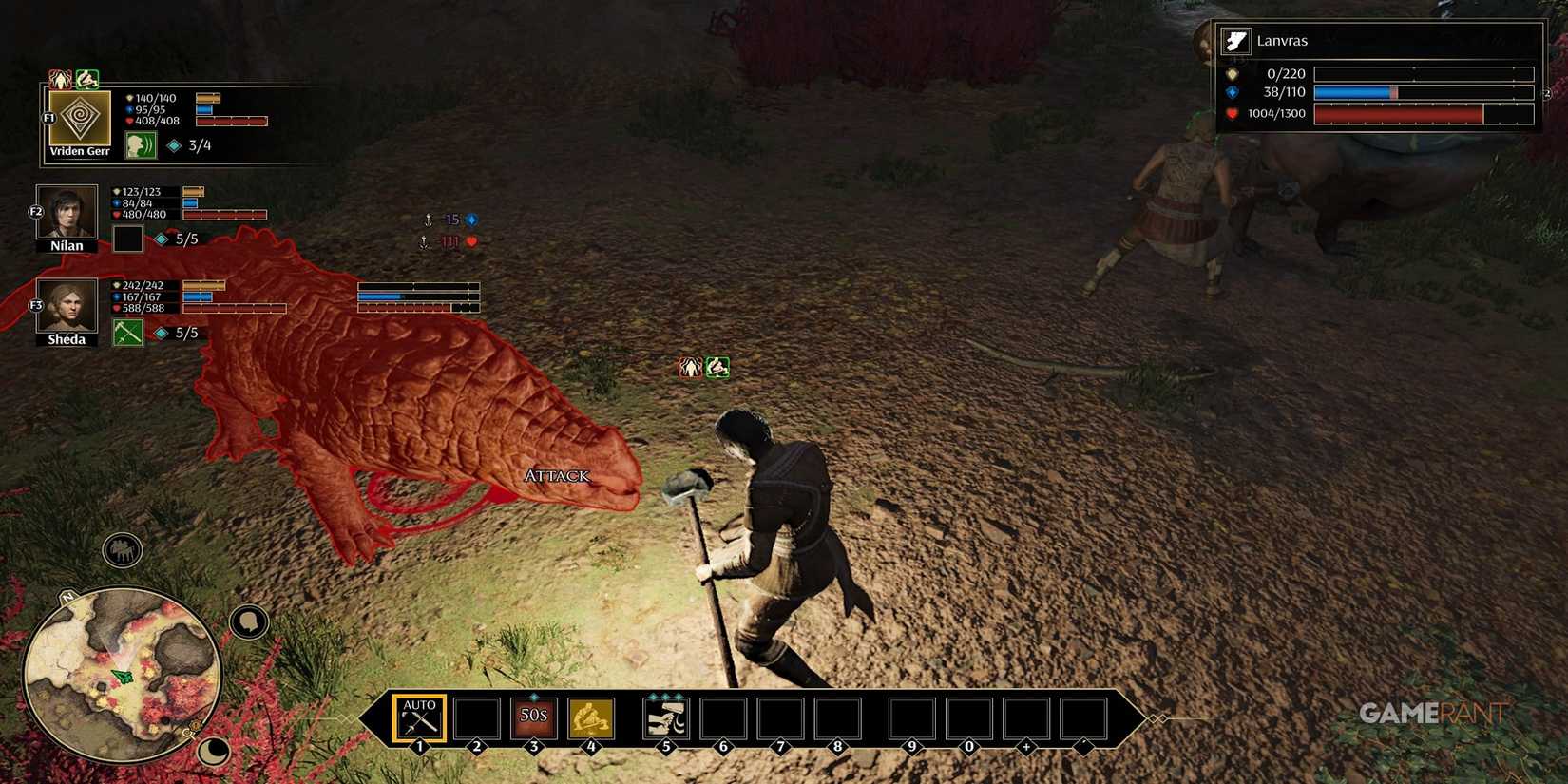The width and height of the screenshot is (1568, 784).
Task: Select Shéda's crossed pickaxes skill icon
Action: click(128, 333)
